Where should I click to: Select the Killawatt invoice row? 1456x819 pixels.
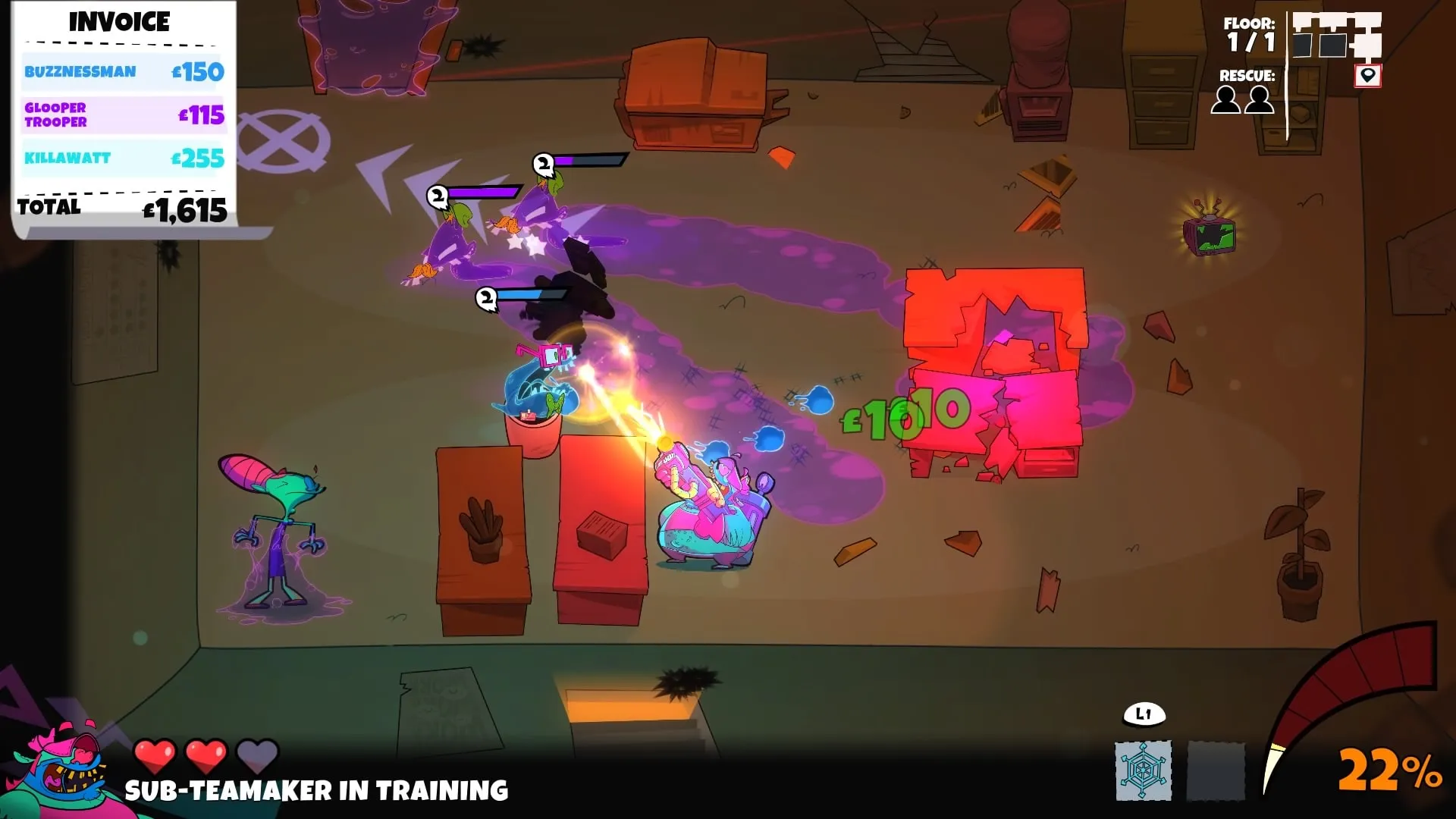click(x=124, y=158)
